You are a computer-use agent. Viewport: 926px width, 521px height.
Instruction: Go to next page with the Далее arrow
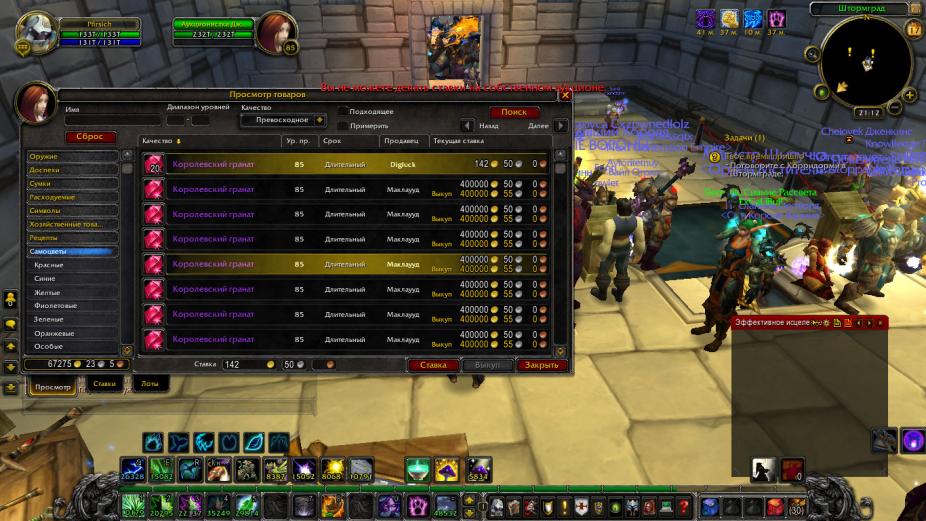point(560,126)
